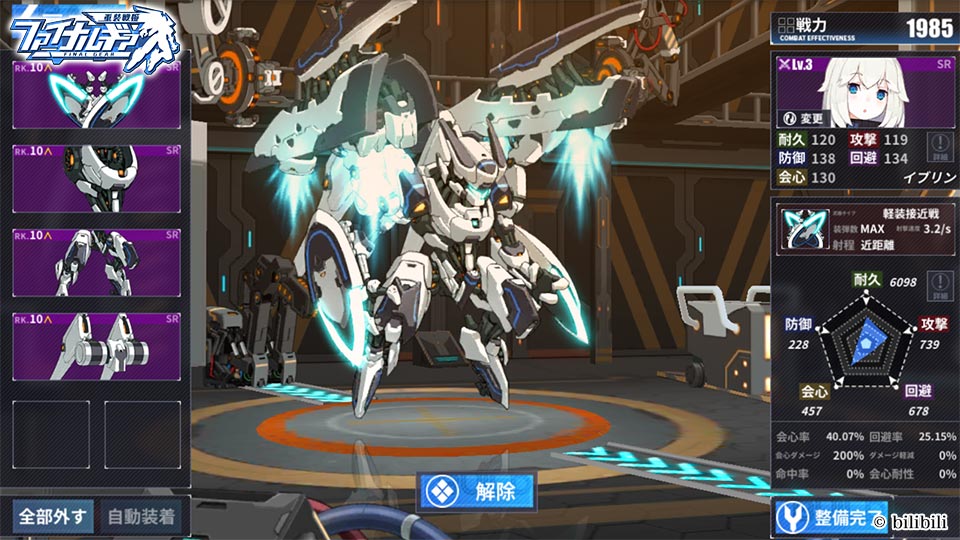Click the 全部外す remove-all button
This screenshot has height=540, width=960.
(x=52, y=517)
